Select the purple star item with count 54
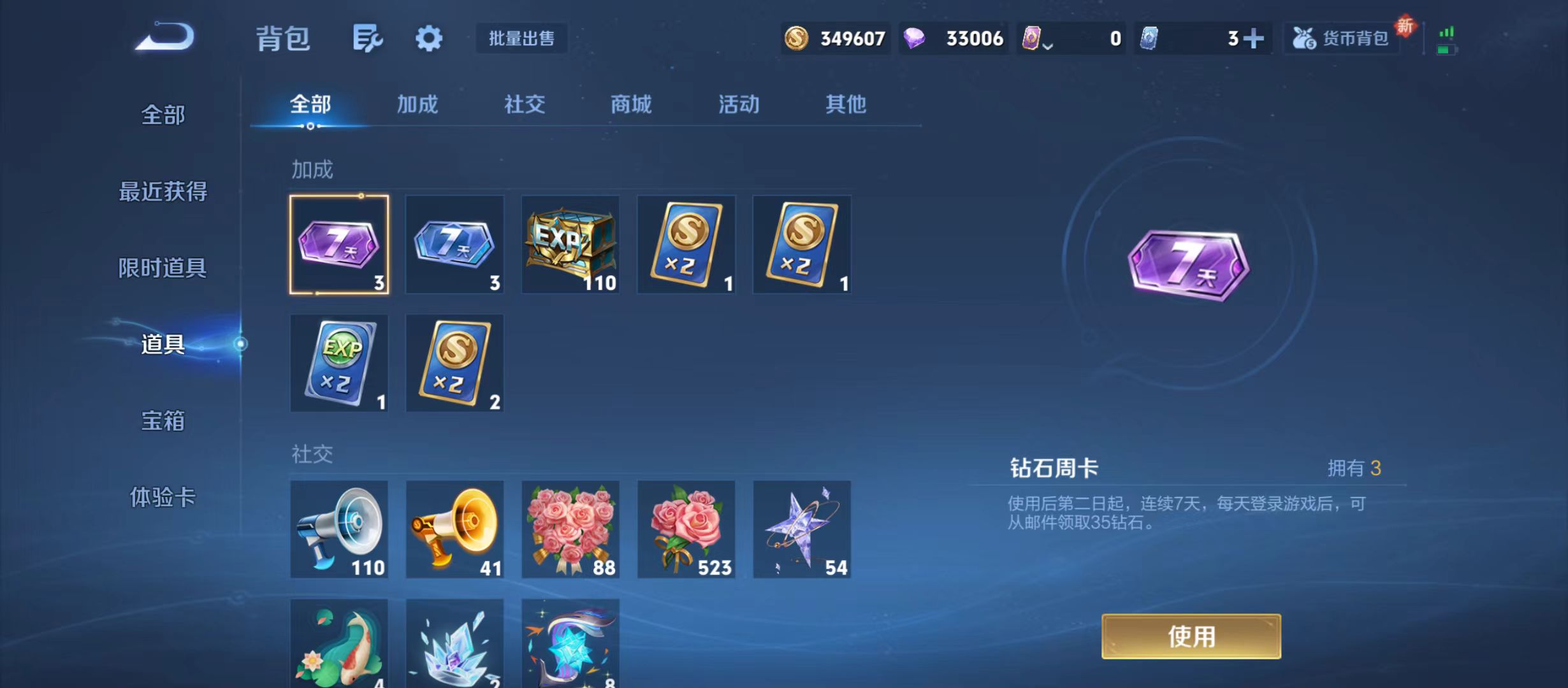The image size is (1568, 688). (802, 529)
